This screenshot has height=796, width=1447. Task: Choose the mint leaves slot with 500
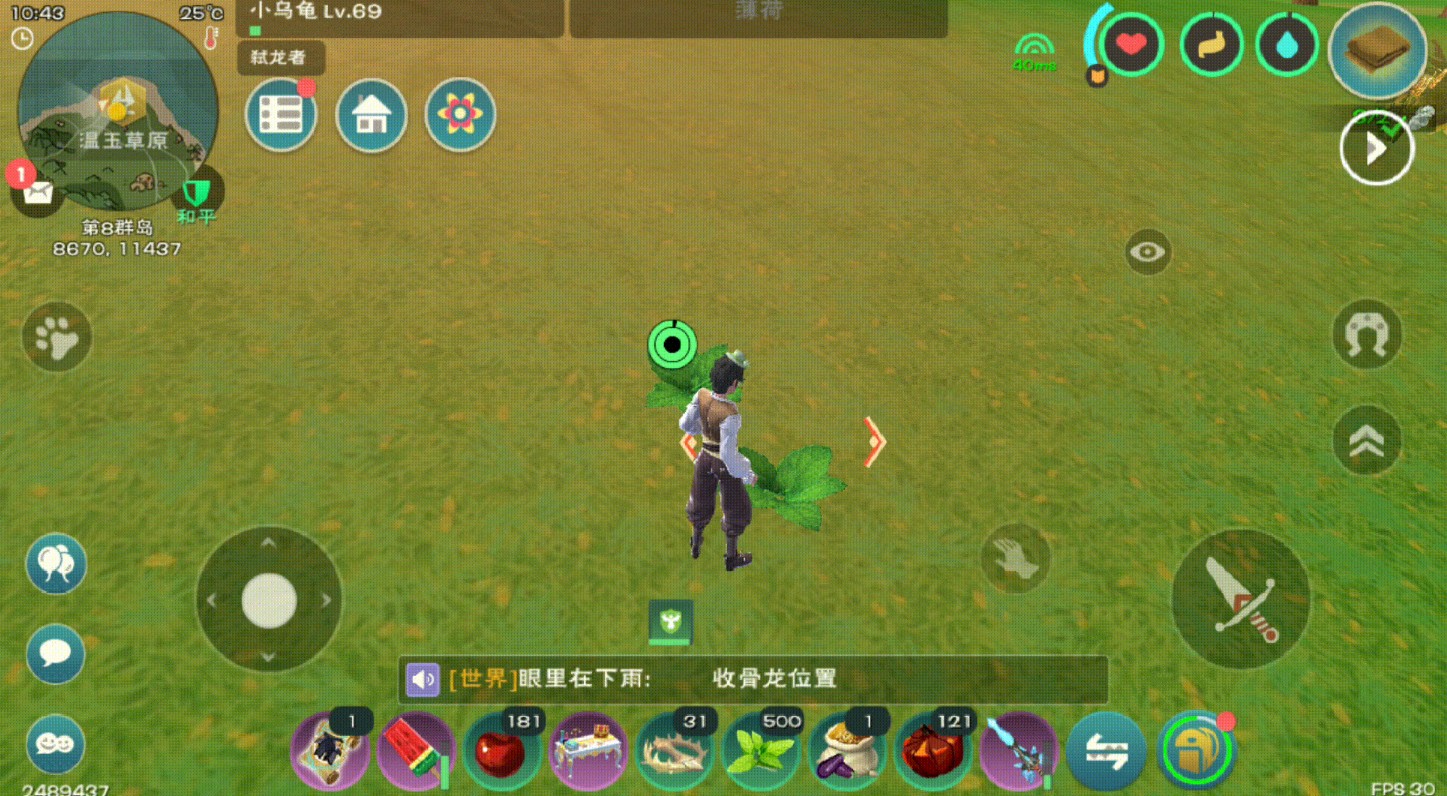[761, 752]
